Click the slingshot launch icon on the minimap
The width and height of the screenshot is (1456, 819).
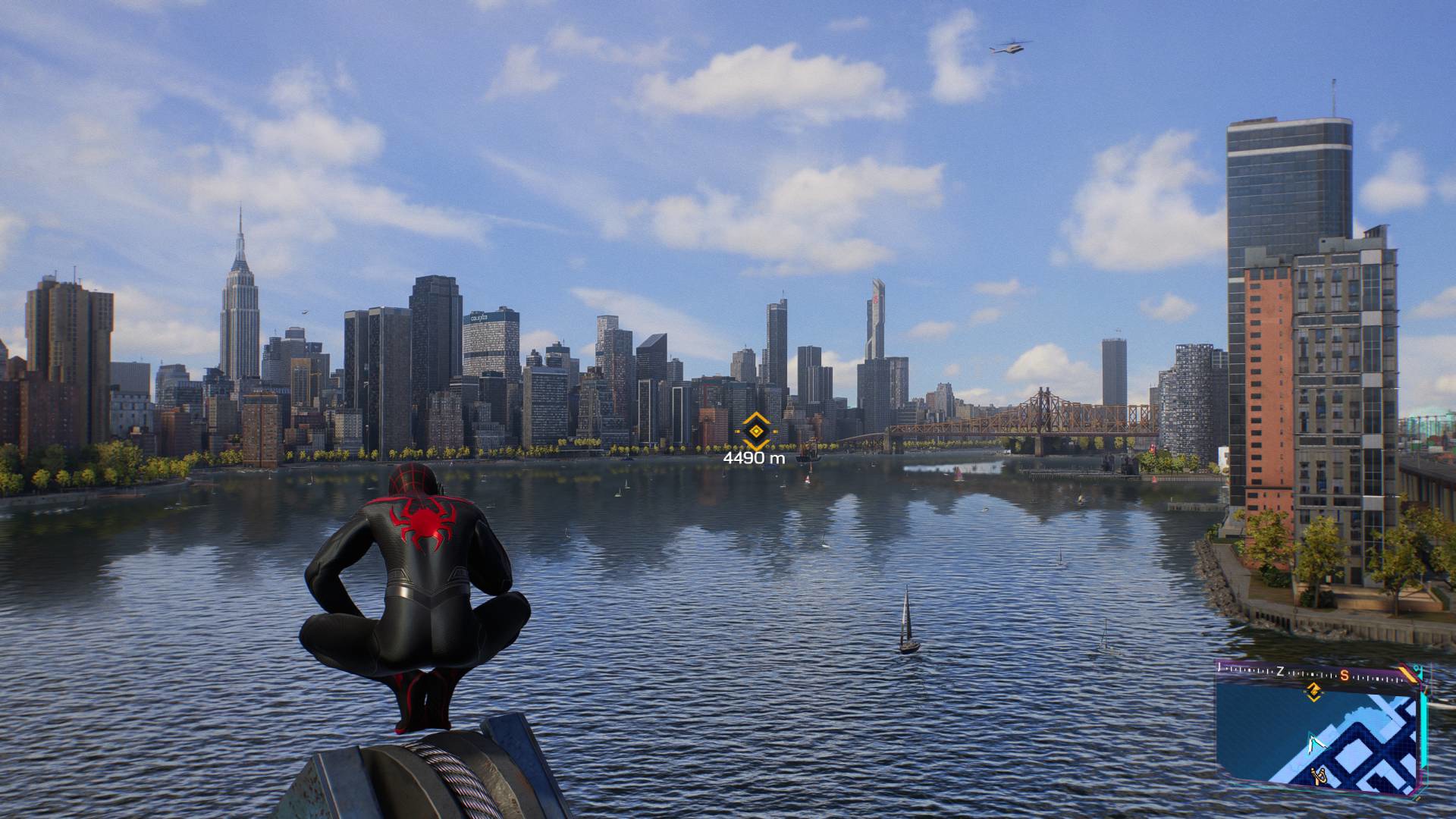pos(1319,775)
